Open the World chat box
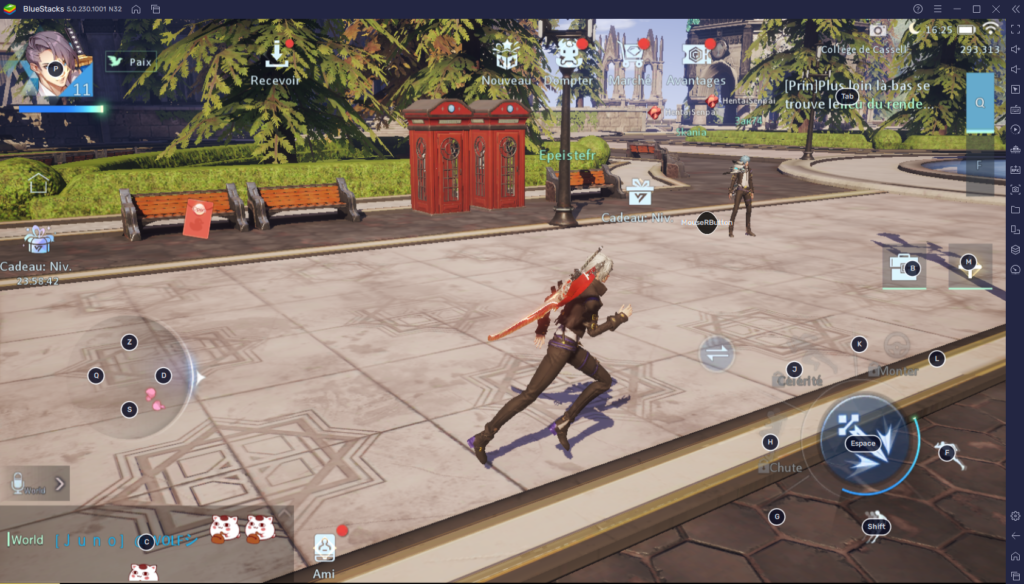This screenshot has height=584, width=1024. point(100,540)
